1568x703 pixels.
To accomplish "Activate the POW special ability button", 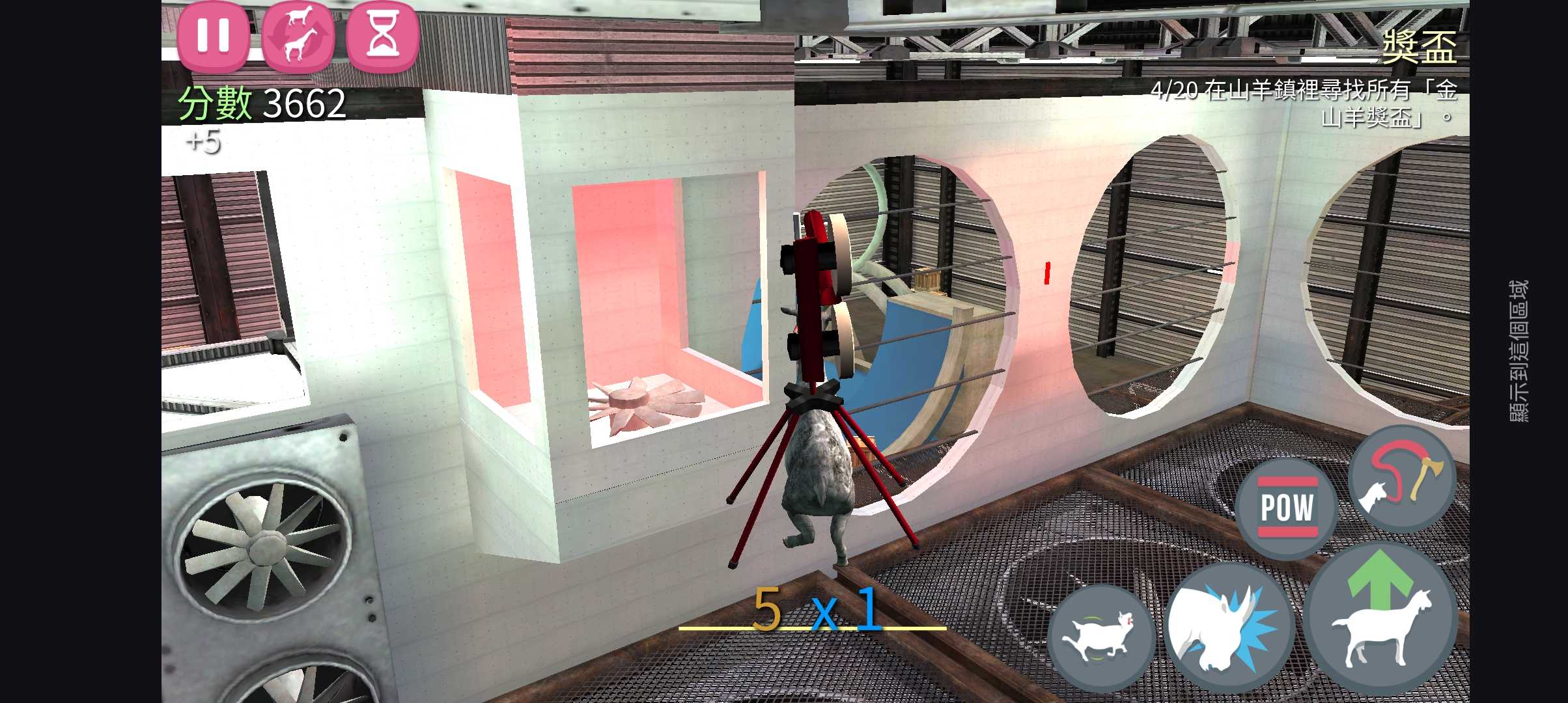I will 1286,508.
